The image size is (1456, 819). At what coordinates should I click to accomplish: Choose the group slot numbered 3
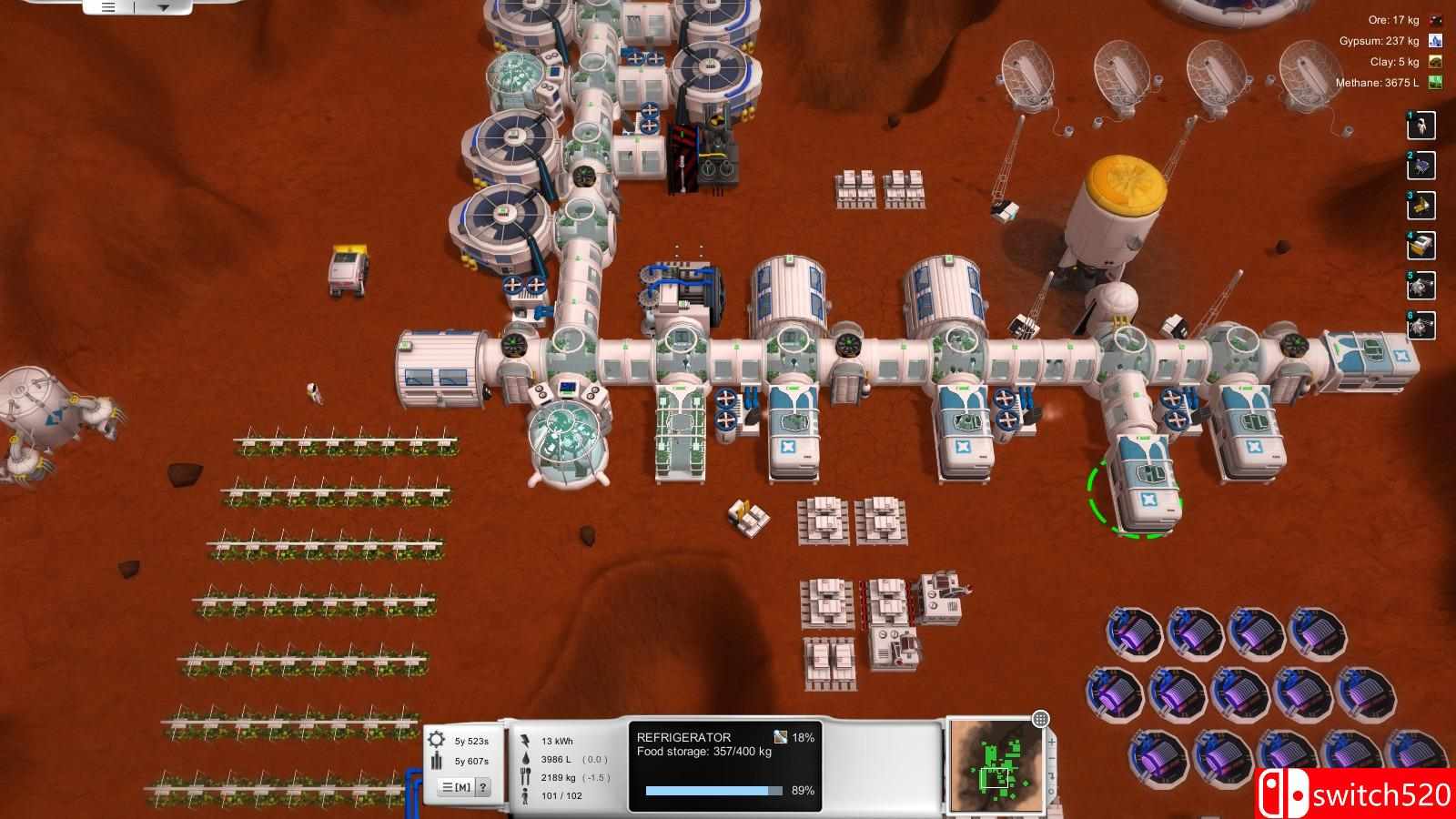pyautogui.click(x=1421, y=206)
